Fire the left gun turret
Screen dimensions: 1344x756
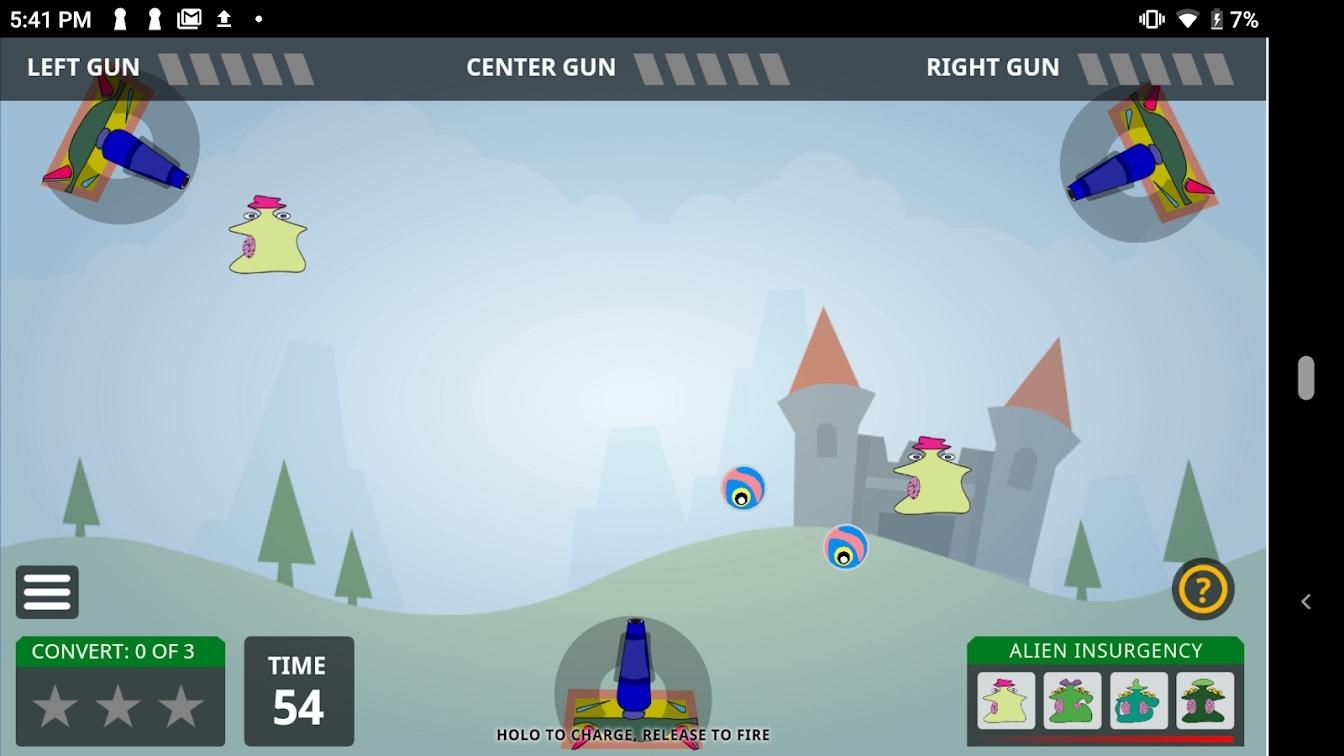point(120,146)
